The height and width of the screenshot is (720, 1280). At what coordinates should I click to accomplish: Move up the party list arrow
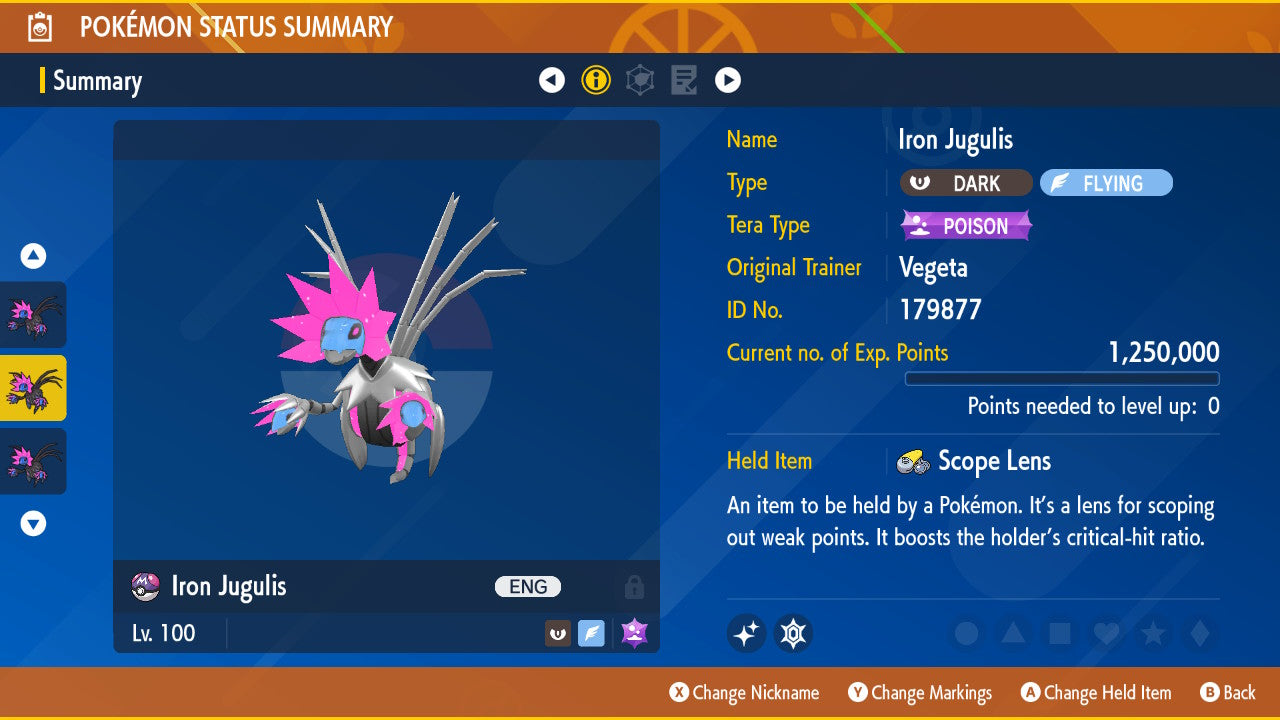[x=33, y=257]
